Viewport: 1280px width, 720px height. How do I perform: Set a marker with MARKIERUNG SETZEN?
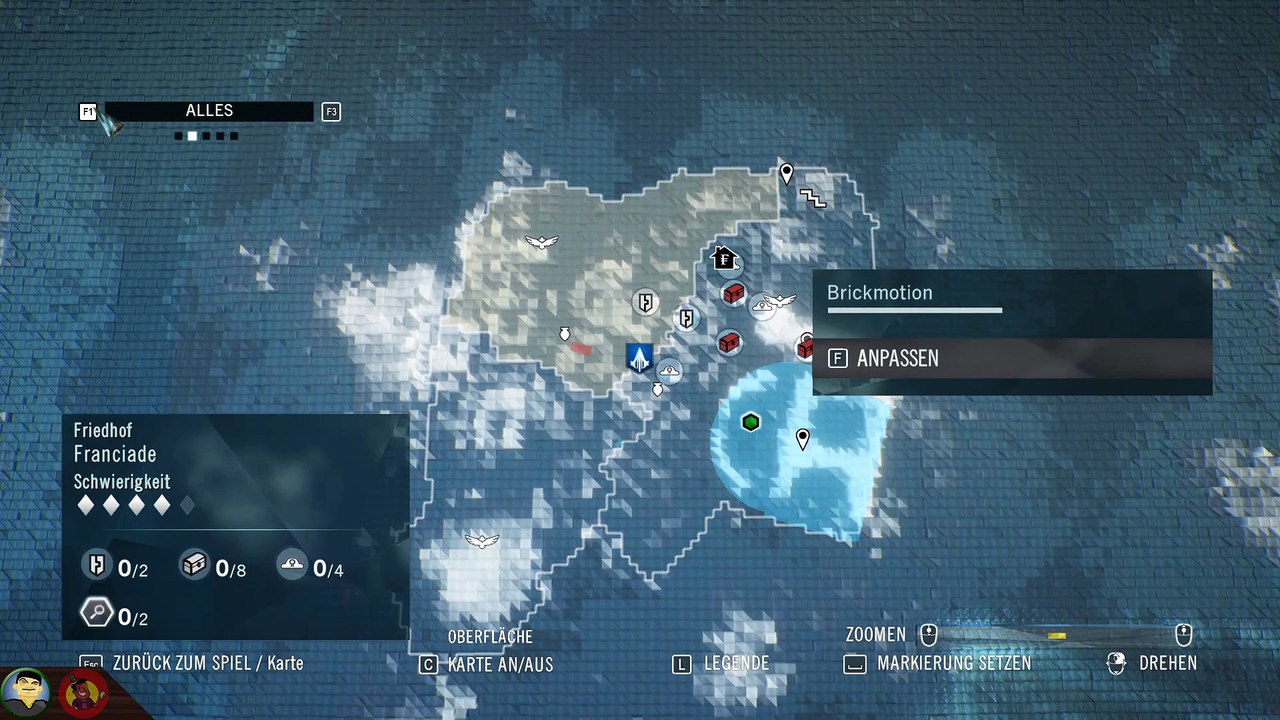click(953, 663)
